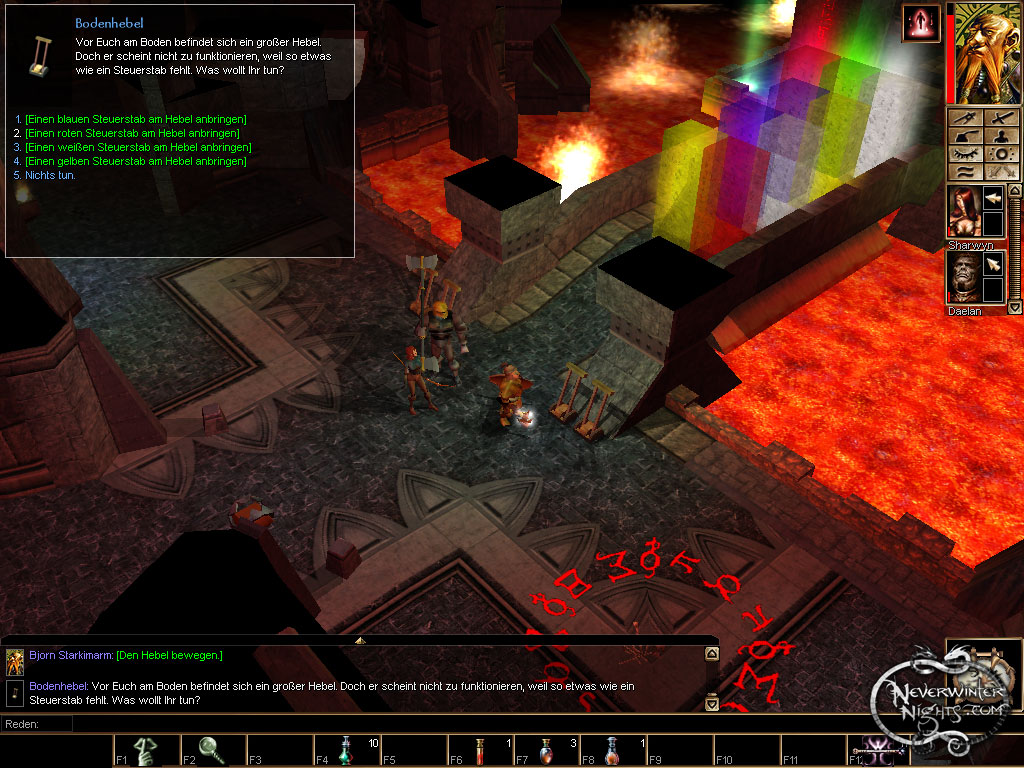1024x768 pixels.
Task: Activate the magnifying glass in slot F2
Action: [x=213, y=751]
